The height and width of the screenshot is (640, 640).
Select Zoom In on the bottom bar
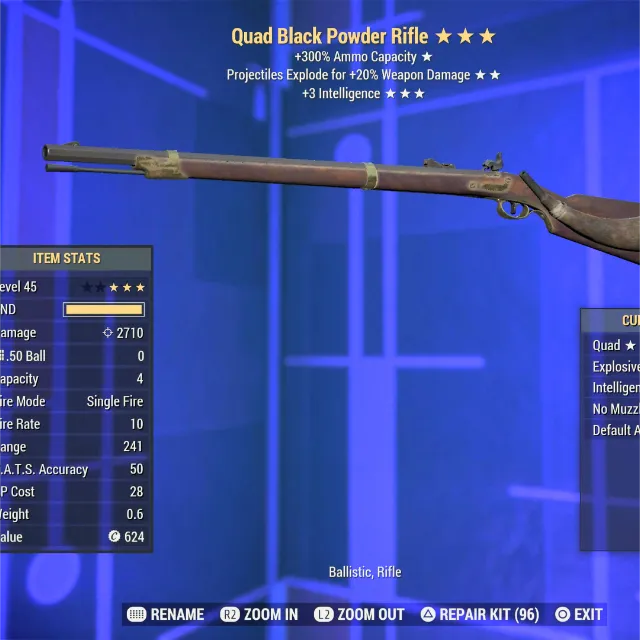(260, 614)
